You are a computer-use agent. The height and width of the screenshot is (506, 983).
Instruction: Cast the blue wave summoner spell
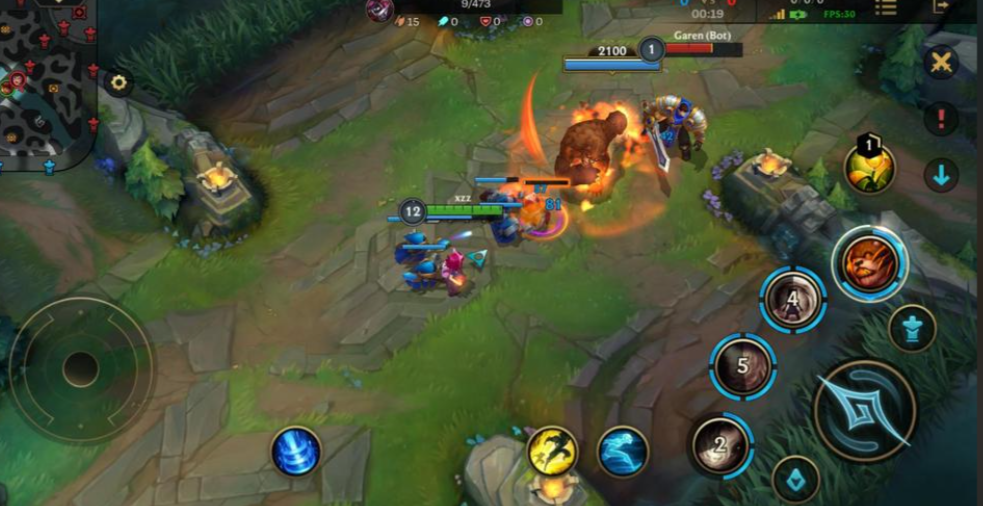(x=623, y=451)
